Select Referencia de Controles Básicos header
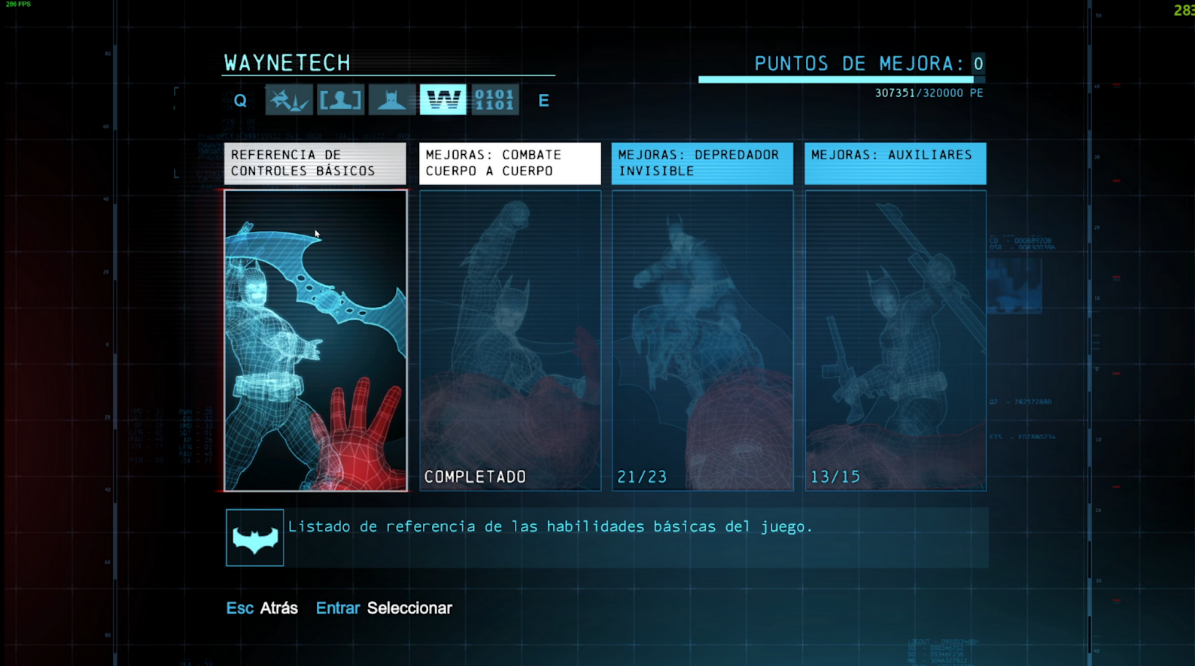The image size is (1195, 666). 315,163
